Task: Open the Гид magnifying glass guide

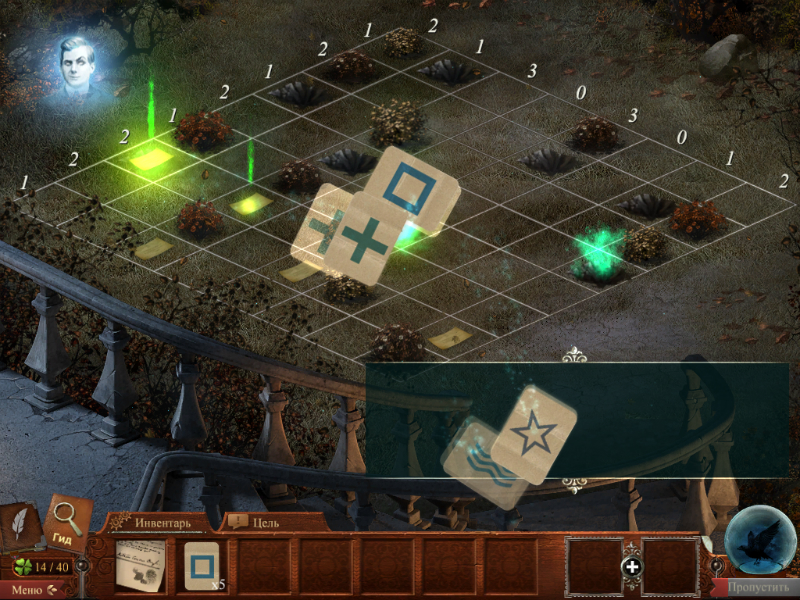Action: coord(68,523)
